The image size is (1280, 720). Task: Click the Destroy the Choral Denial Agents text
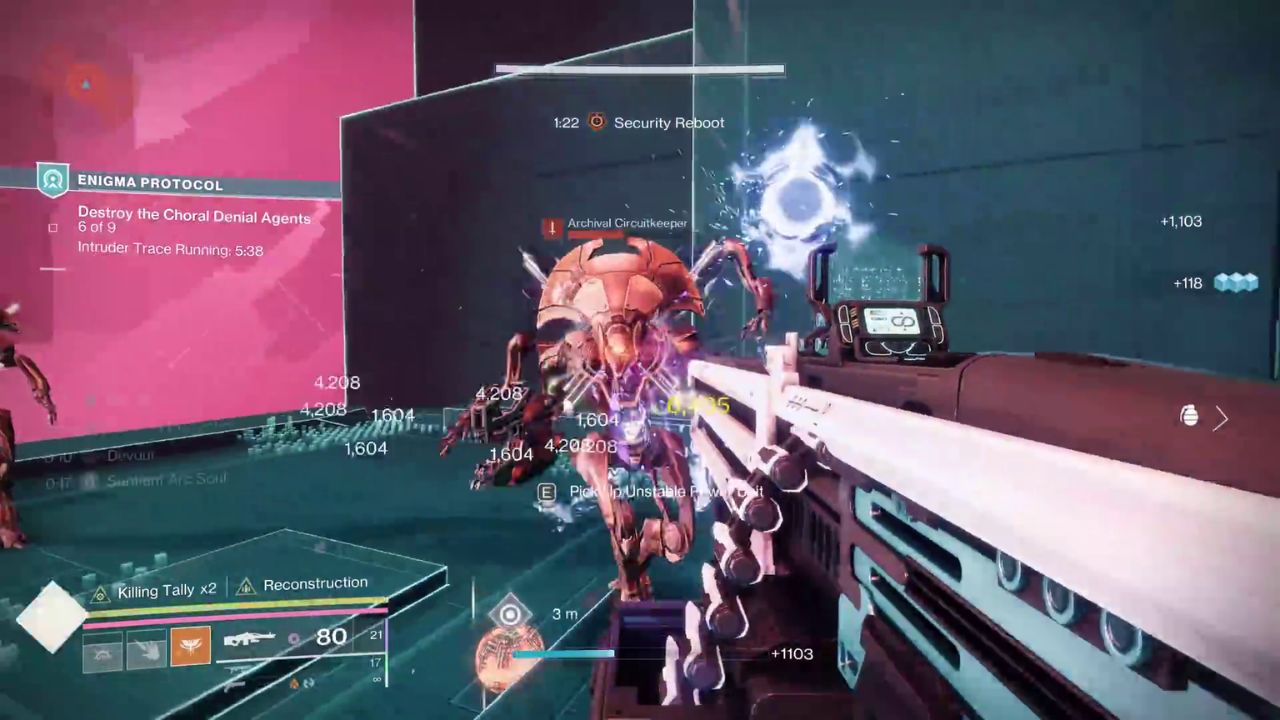pos(194,216)
